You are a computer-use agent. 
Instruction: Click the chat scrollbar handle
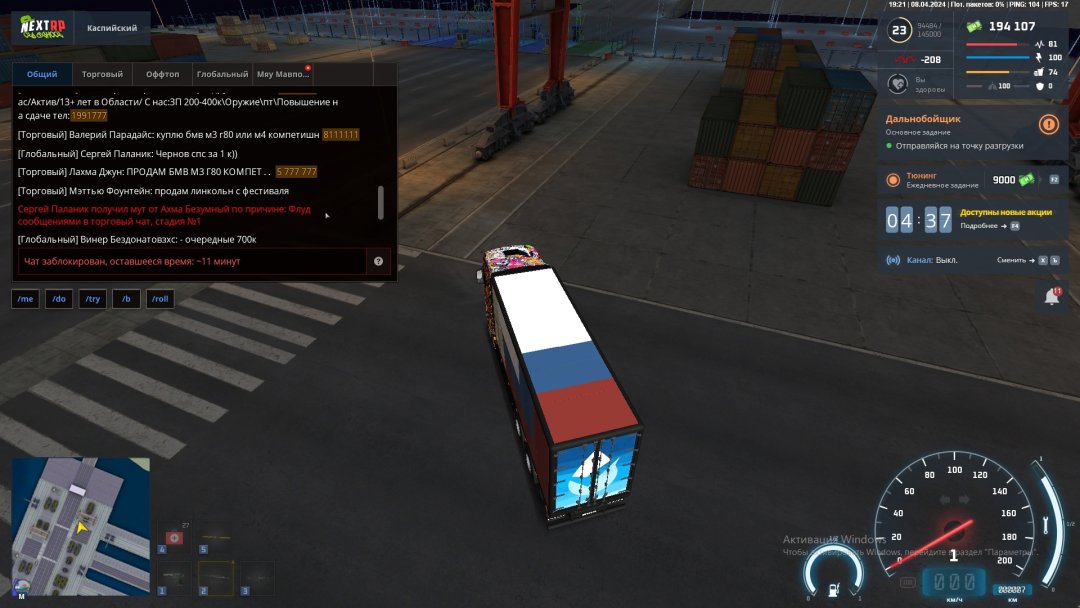pyautogui.click(x=380, y=203)
